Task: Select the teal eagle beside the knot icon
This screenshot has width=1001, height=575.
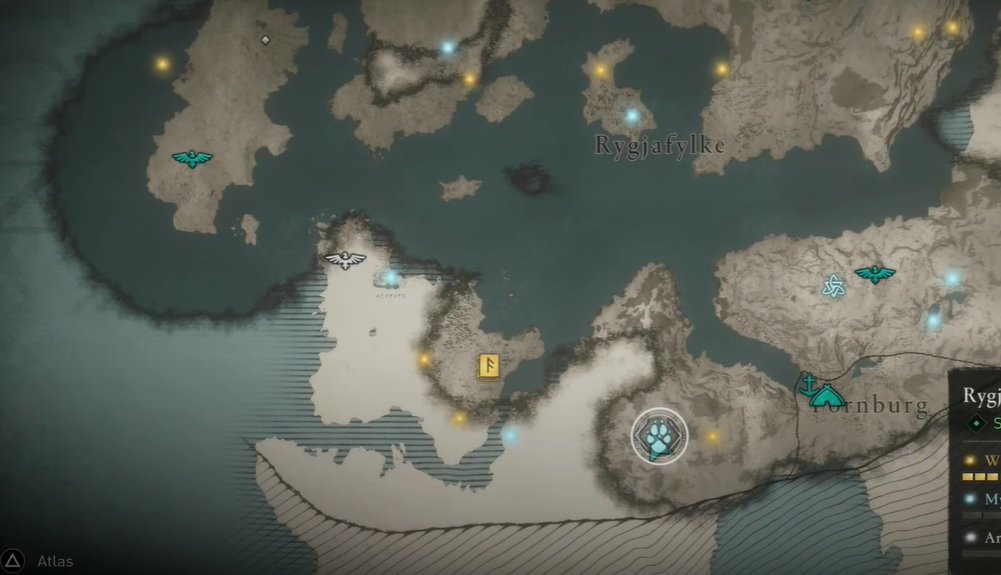Action: 875,273
